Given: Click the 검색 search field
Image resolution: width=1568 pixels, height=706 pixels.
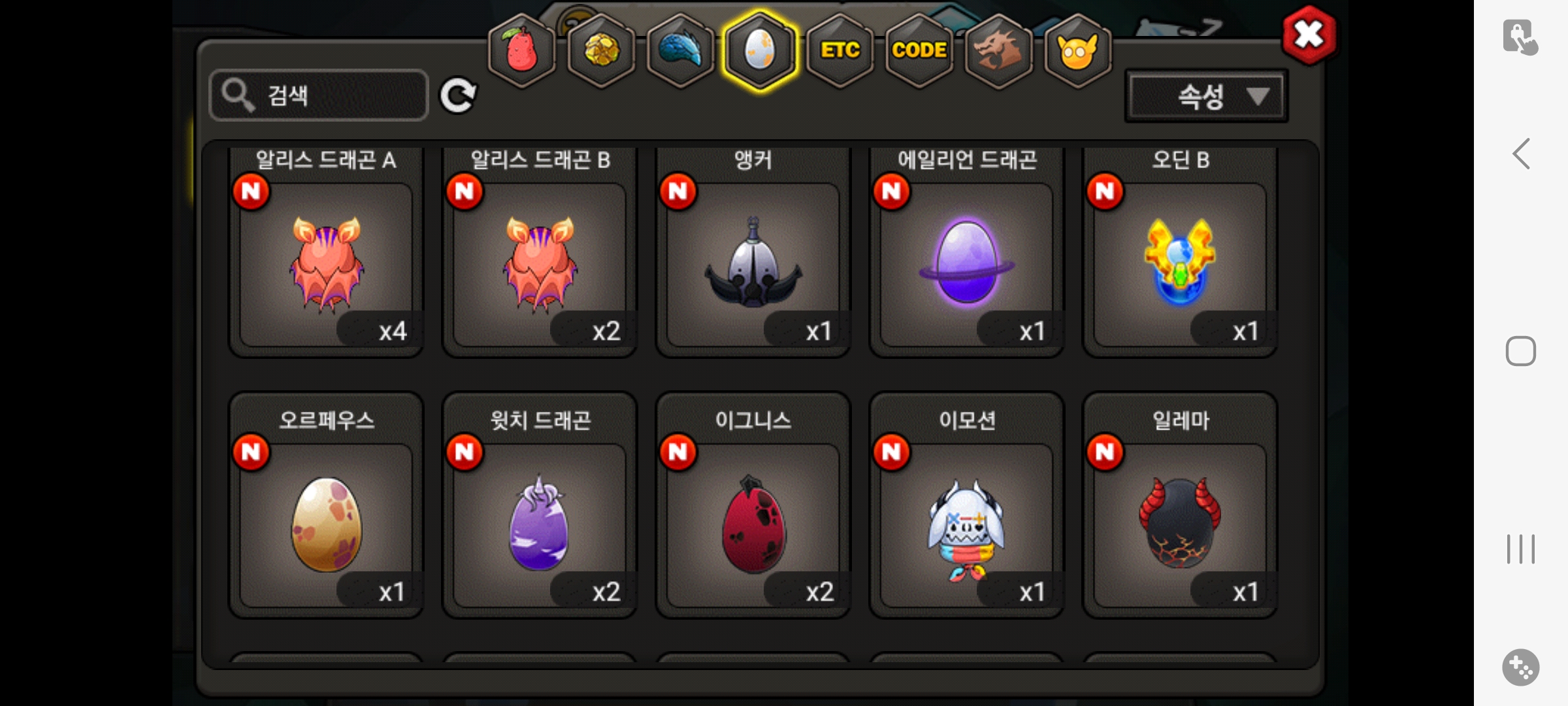Looking at the screenshot, I should tap(319, 95).
